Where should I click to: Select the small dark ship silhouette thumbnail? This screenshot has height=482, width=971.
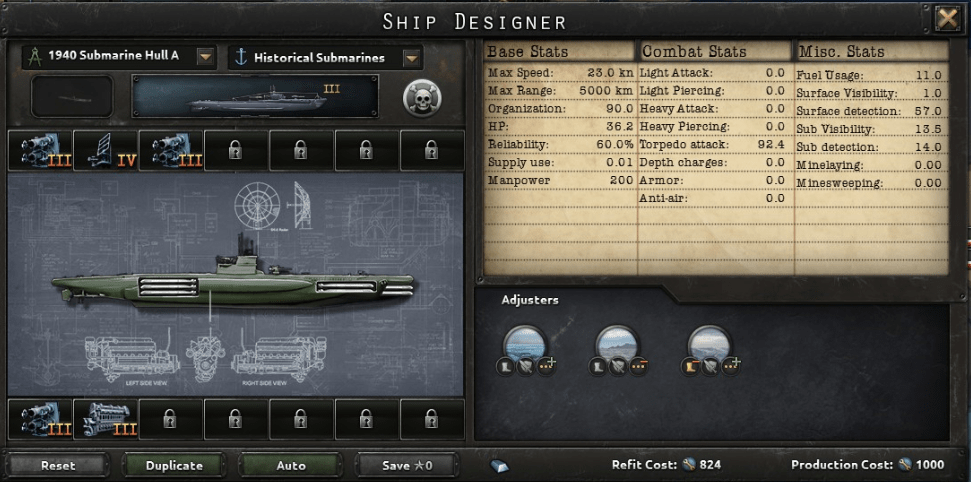point(72,97)
